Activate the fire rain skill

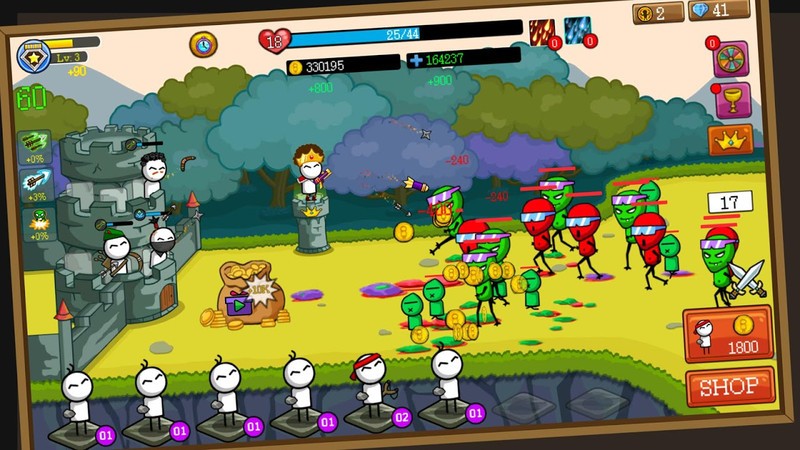point(542,32)
